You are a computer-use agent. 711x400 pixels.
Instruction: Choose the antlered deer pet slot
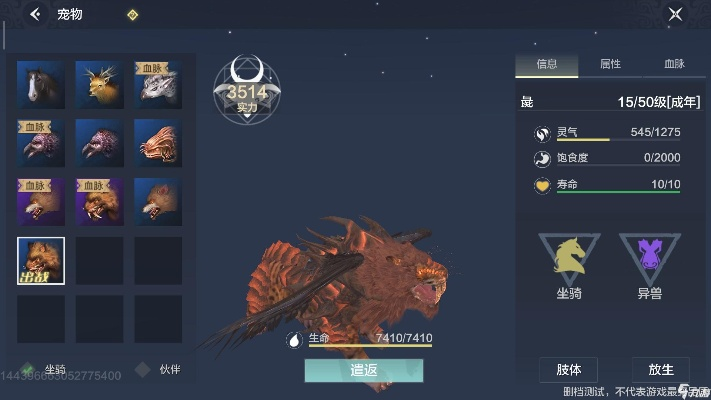click(99, 85)
